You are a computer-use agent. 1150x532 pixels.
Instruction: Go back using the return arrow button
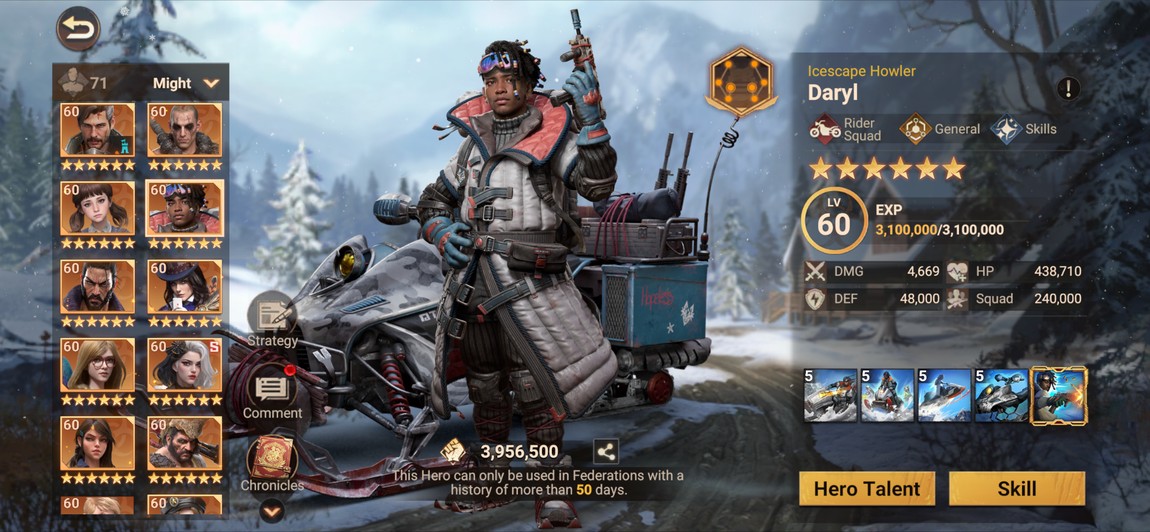(78, 28)
